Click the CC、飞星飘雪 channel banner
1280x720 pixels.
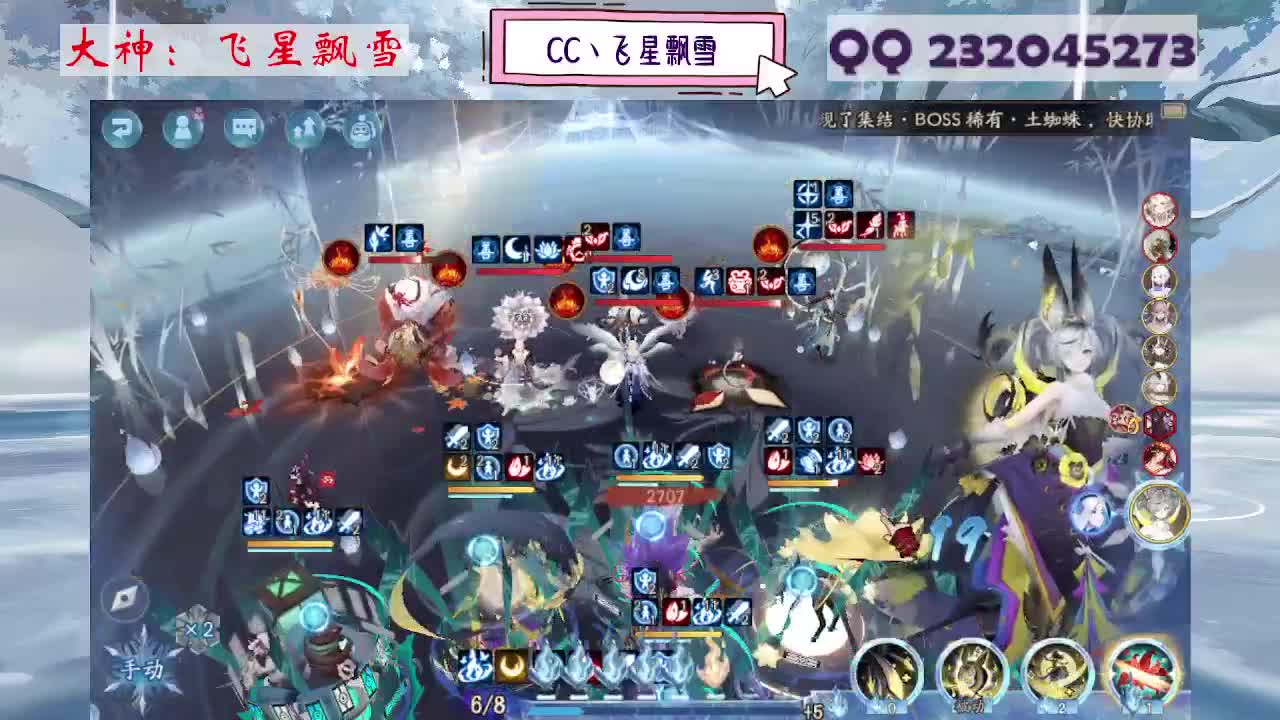pos(640,45)
